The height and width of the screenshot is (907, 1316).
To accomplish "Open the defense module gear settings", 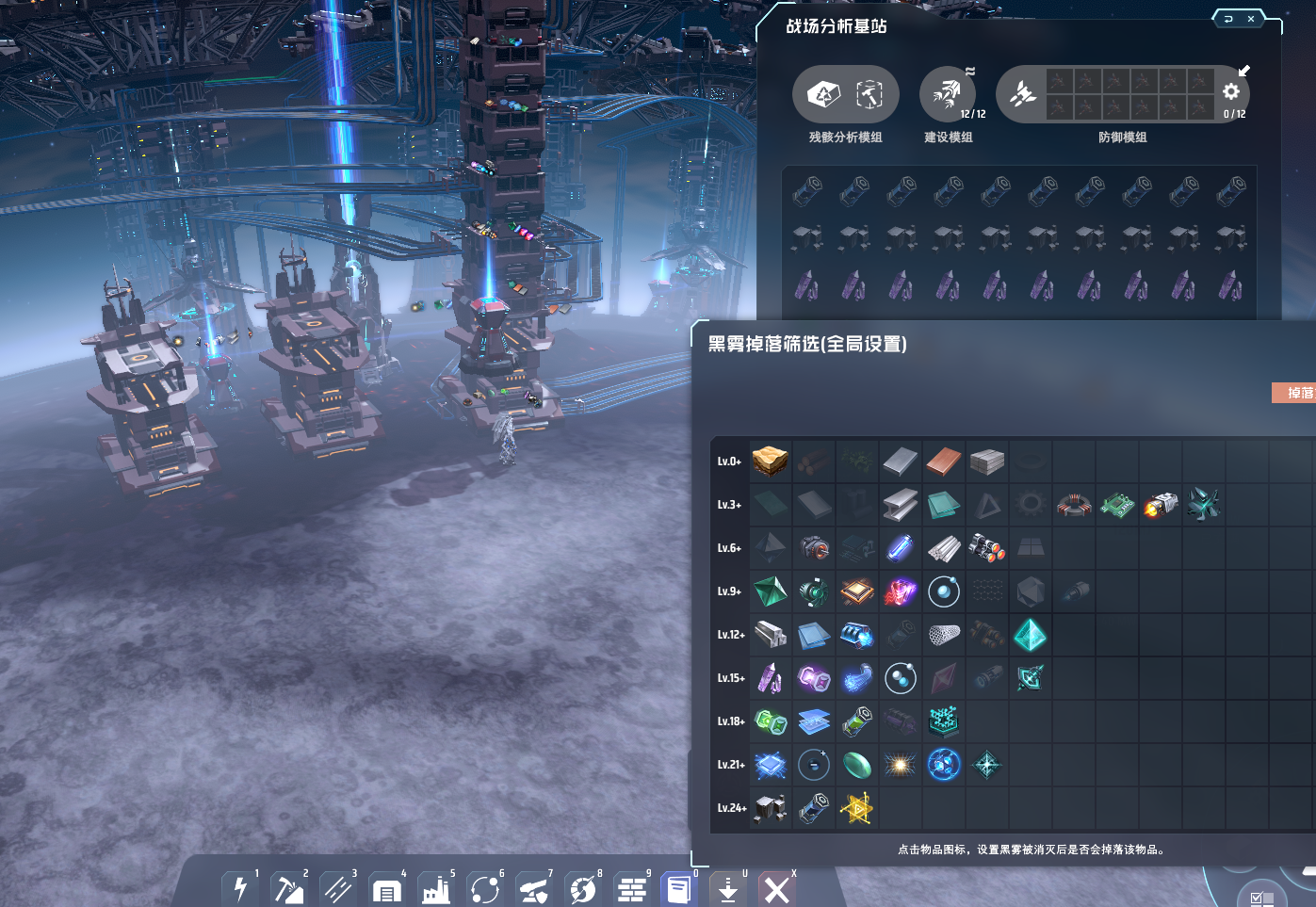I will pos(1231,91).
